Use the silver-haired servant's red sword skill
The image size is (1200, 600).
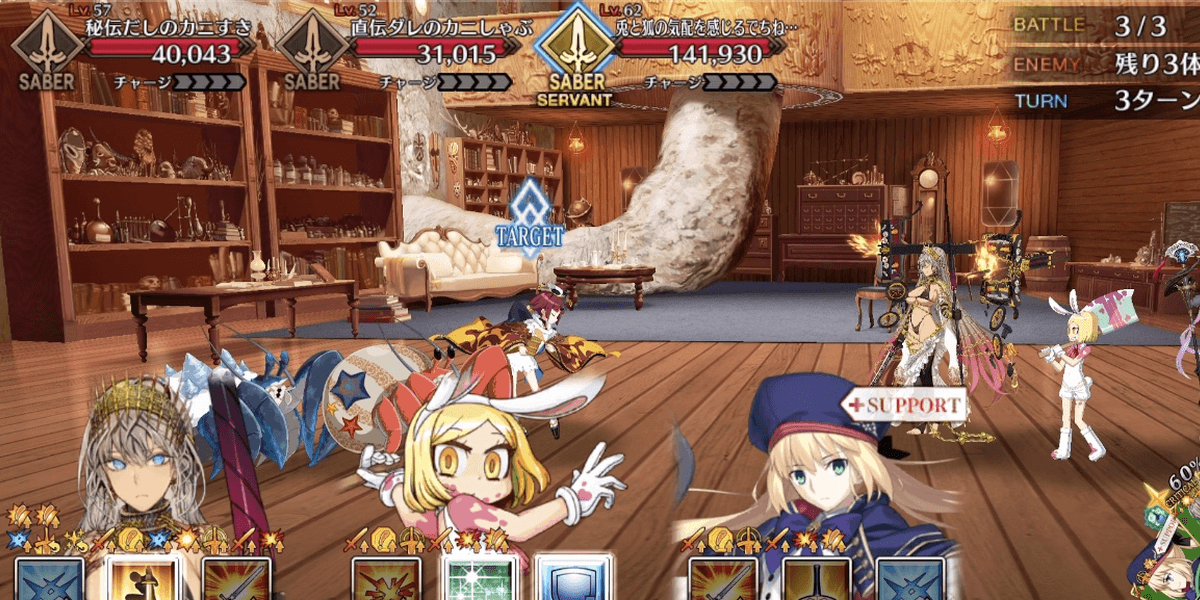[237, 580]
